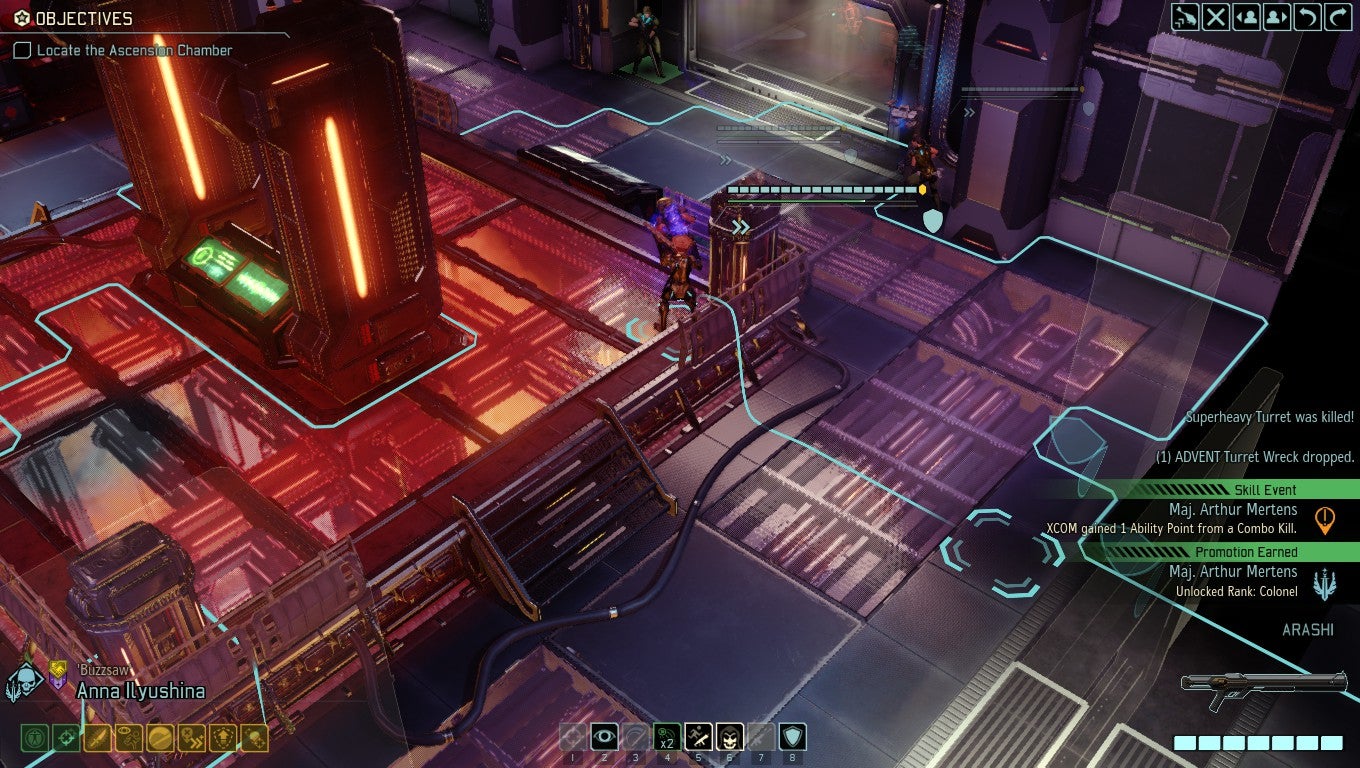Rotate the camera left with the curved arrow

1307,17
